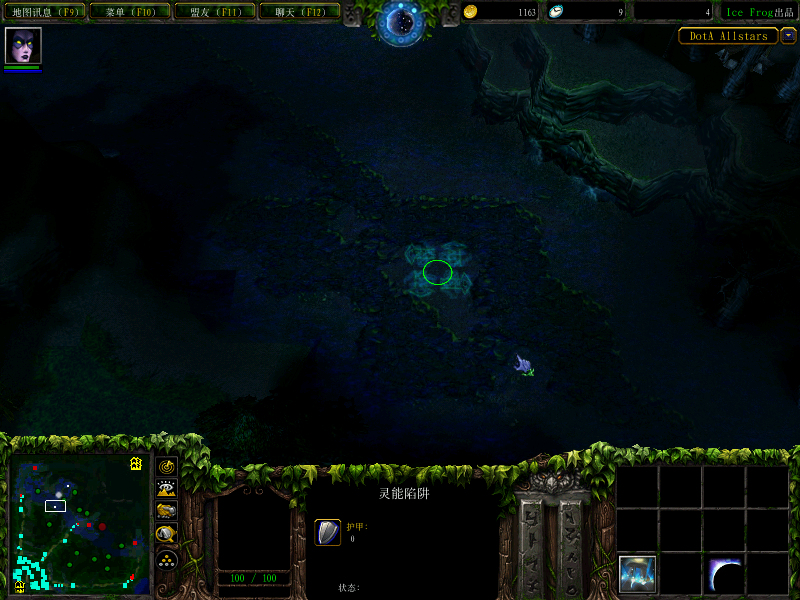Activate the glowing blue trap ability
The height and width of the screenshot is (600, 800).
[x=637, y=573]
